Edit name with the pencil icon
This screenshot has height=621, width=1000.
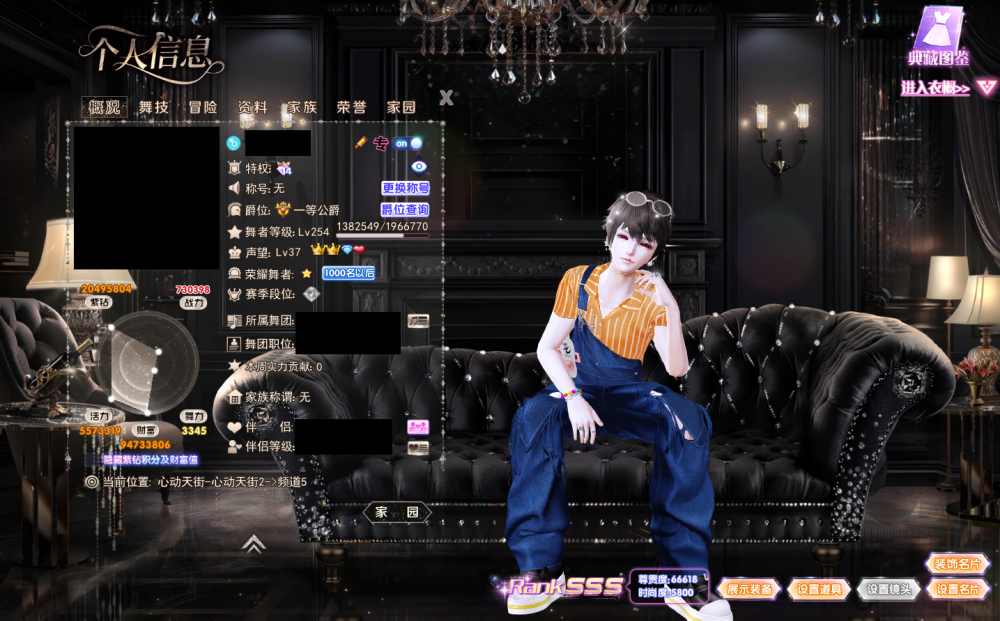[361, 143]
